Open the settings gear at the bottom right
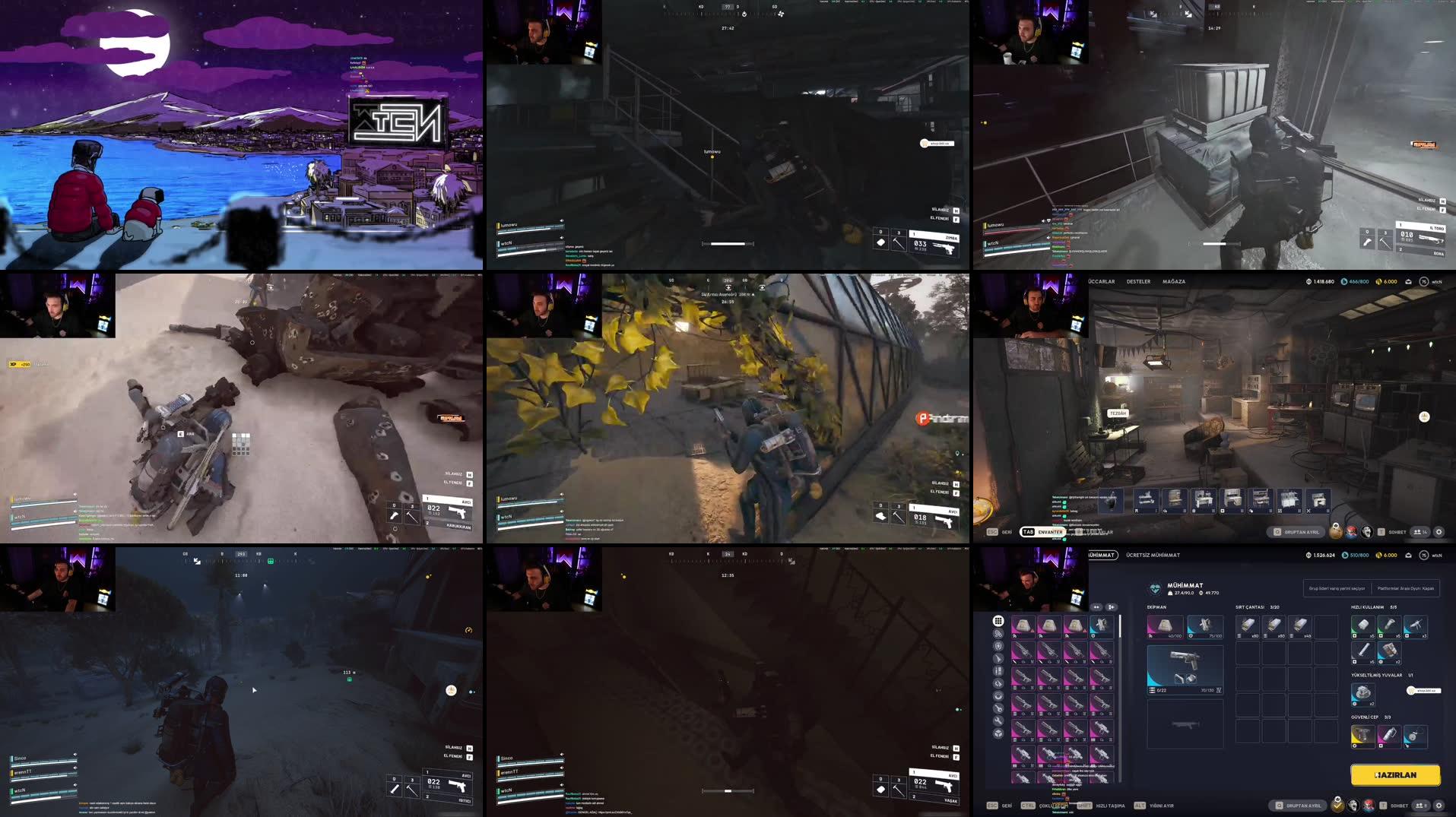Viewport: 1456px width, 817px height. [1439, 806]
